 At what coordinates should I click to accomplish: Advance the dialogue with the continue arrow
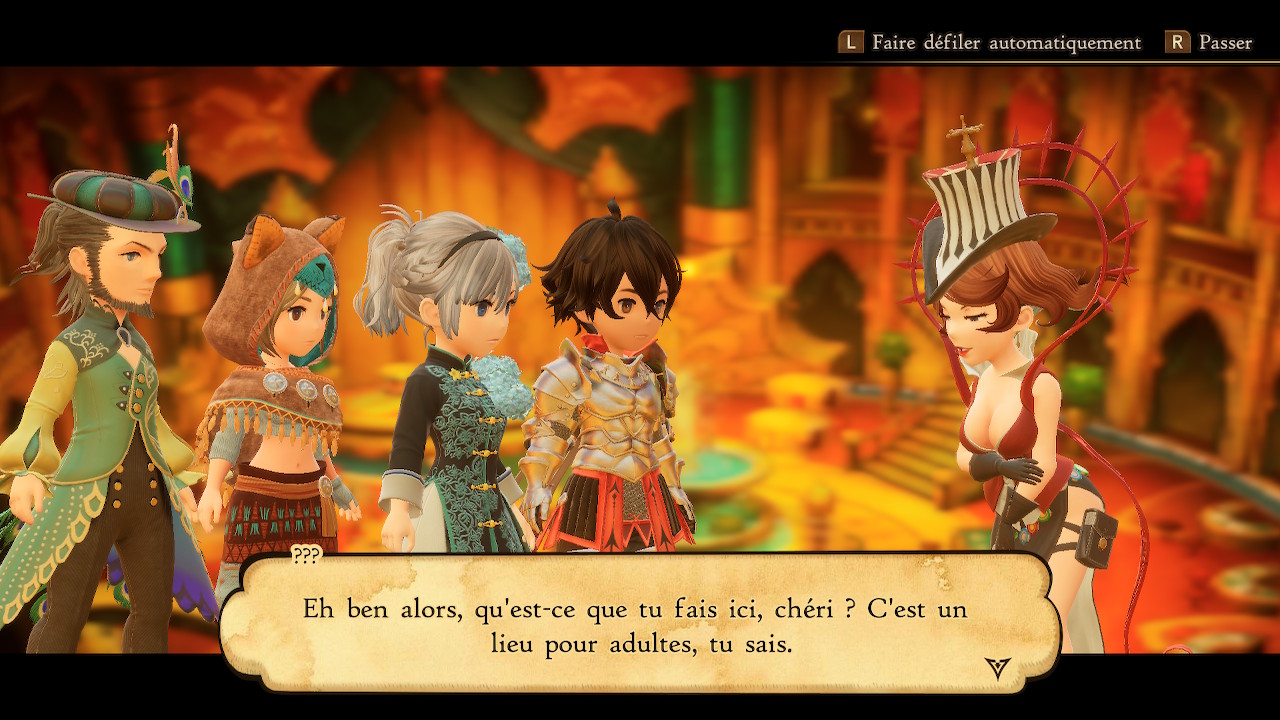click(x=997, y=668)
